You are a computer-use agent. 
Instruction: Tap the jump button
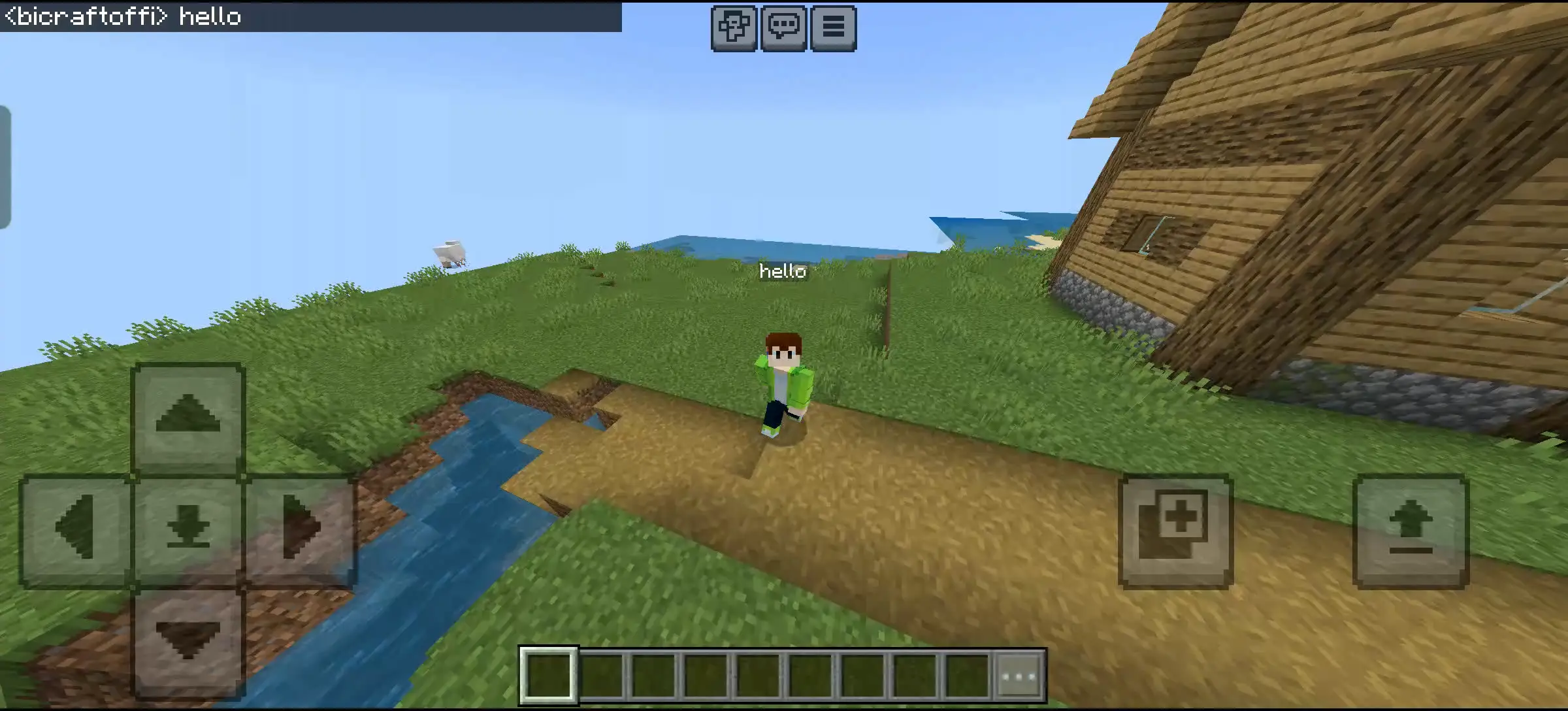pos(1411,531)
